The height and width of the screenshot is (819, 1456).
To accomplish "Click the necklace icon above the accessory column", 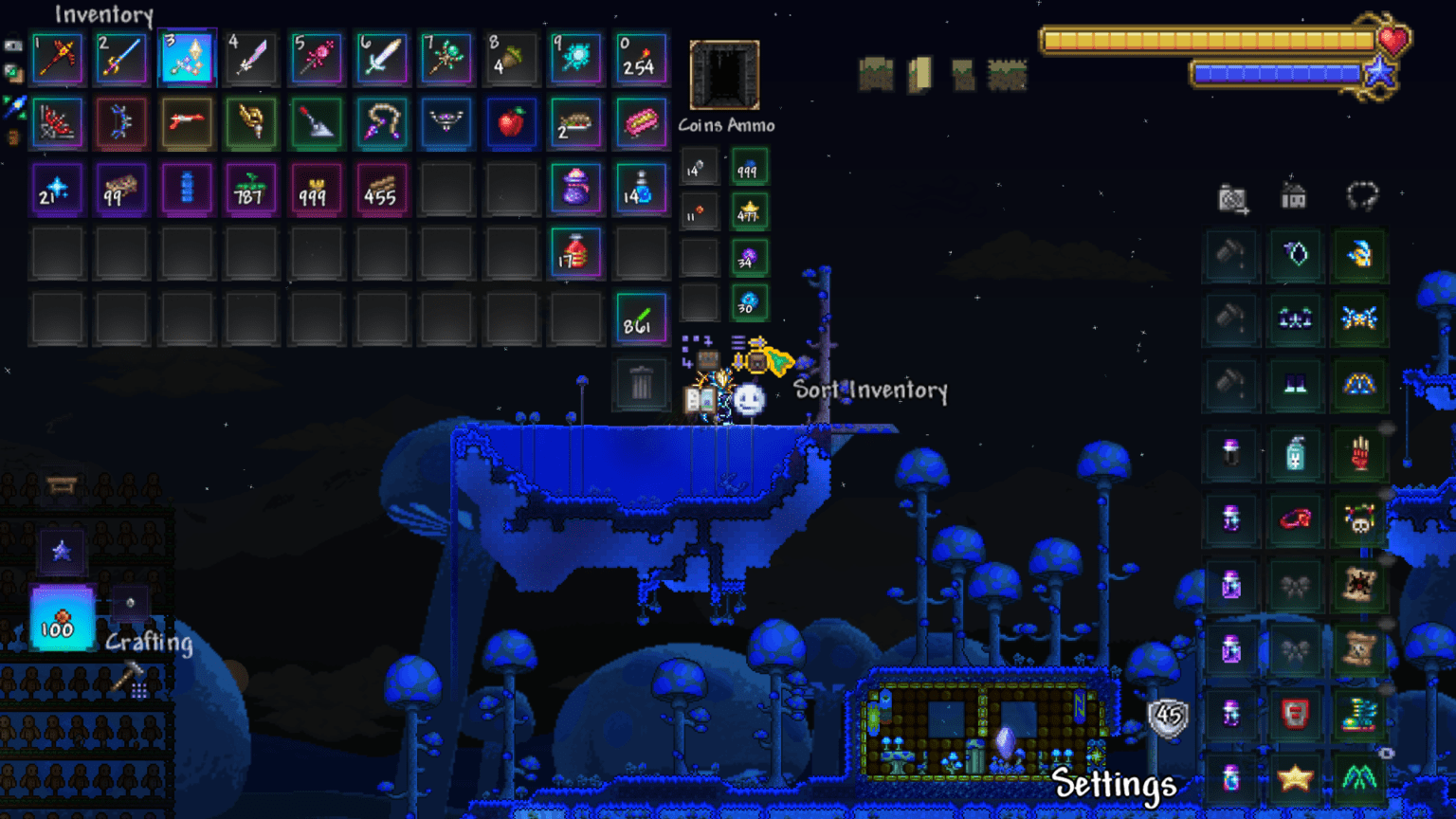I will pyautogui.click(x=1362, y=196).
